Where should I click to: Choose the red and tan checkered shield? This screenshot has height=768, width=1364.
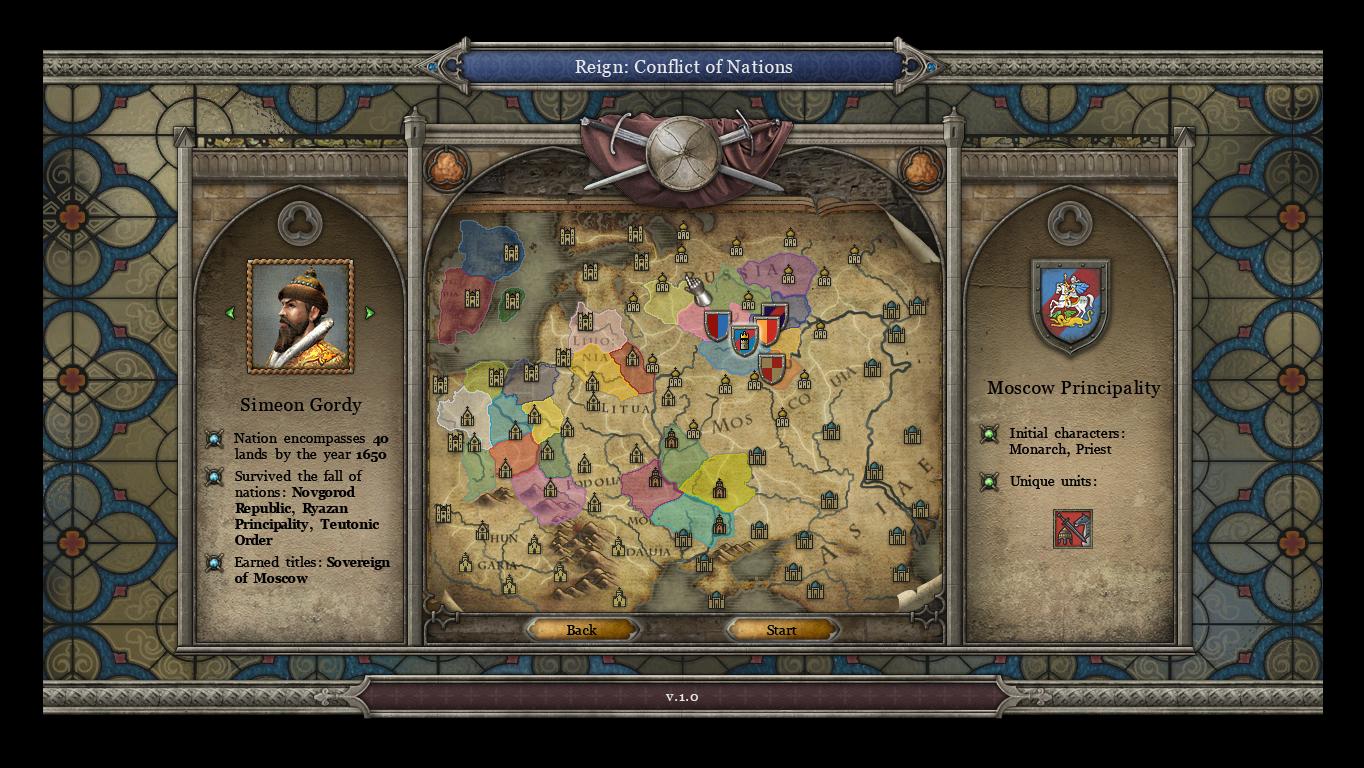[x=771, y=369]
